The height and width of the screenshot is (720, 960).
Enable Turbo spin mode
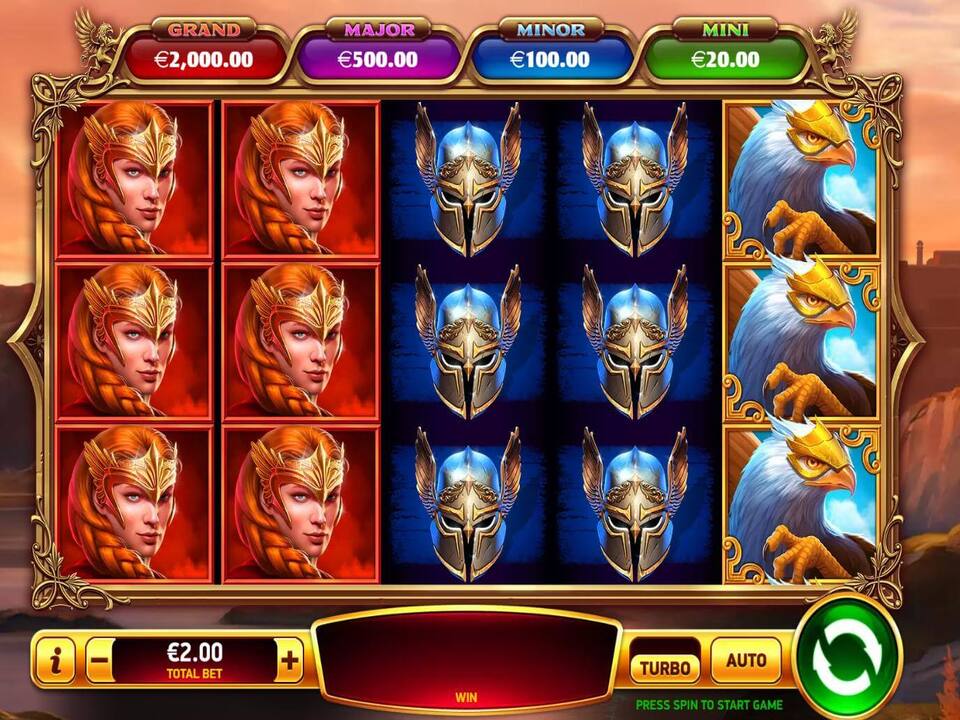(x=665, y=666)
